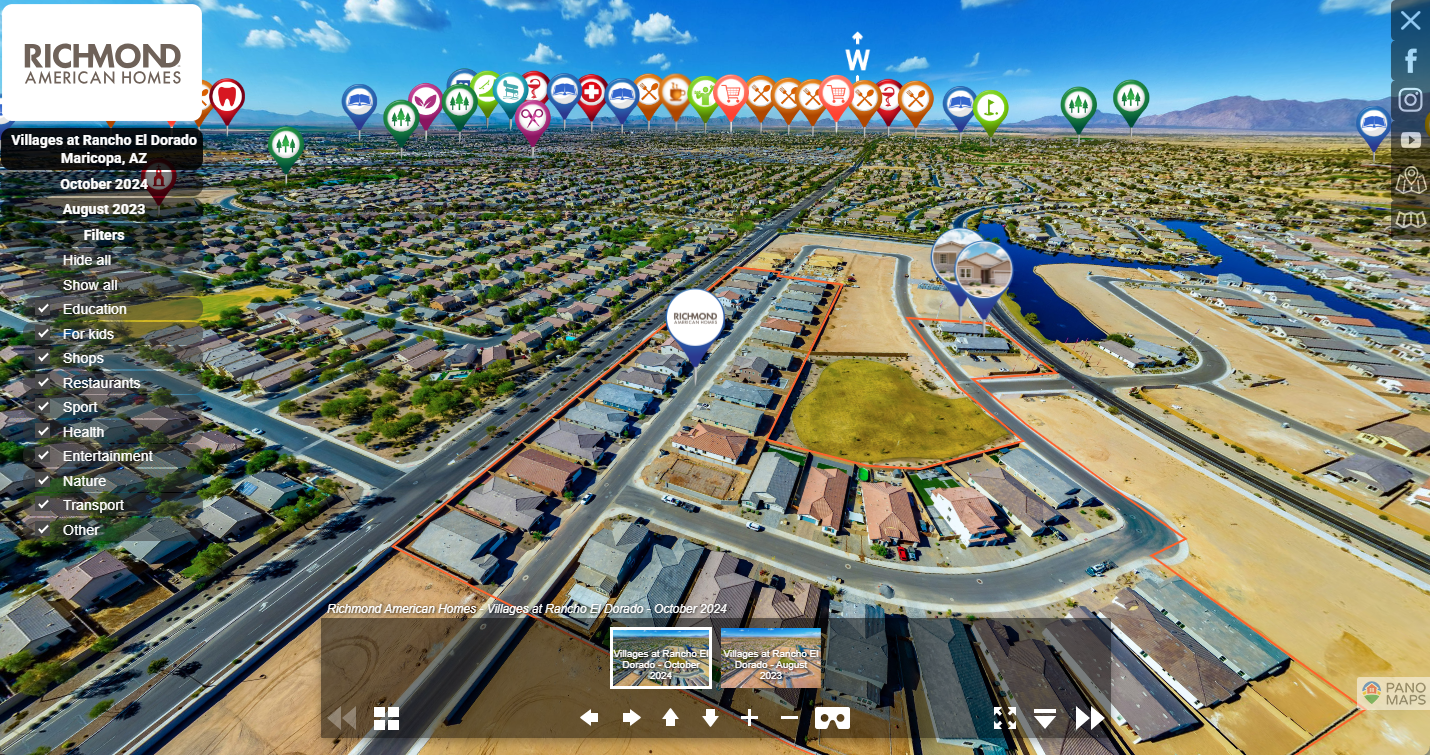This screenshot has height=755, width=1430.
Task: Open the Instagram link
Action: 1410,100
